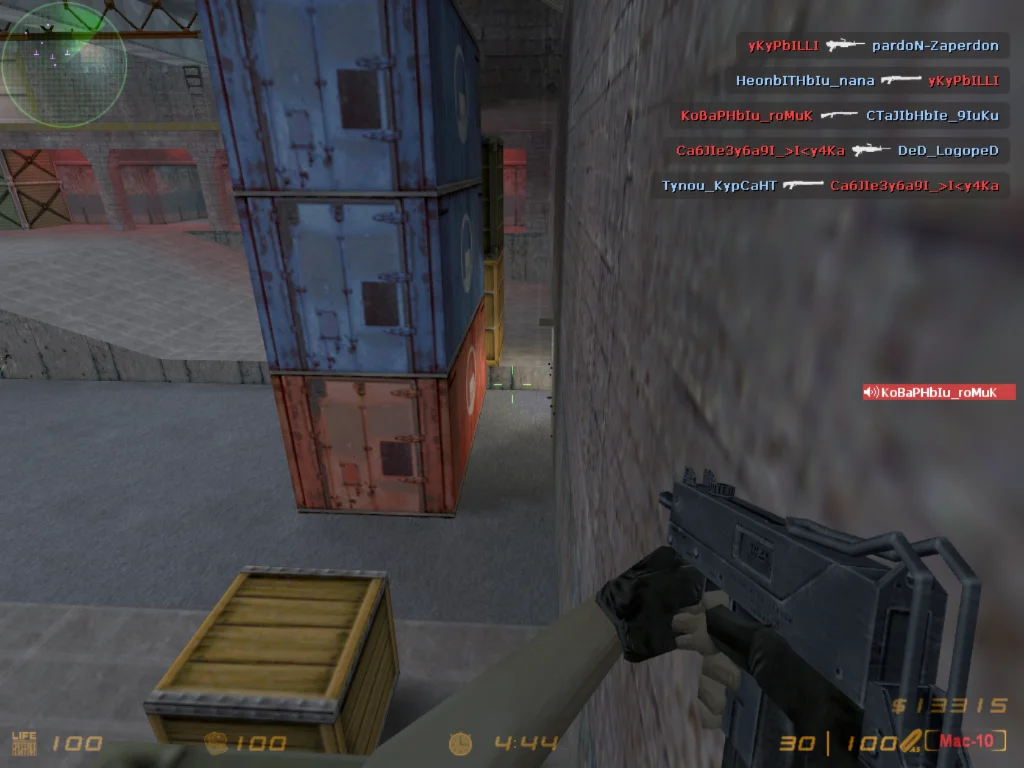1024x768 pixels.
Task: Click the circular radar minimap
Action: [64, 65]
